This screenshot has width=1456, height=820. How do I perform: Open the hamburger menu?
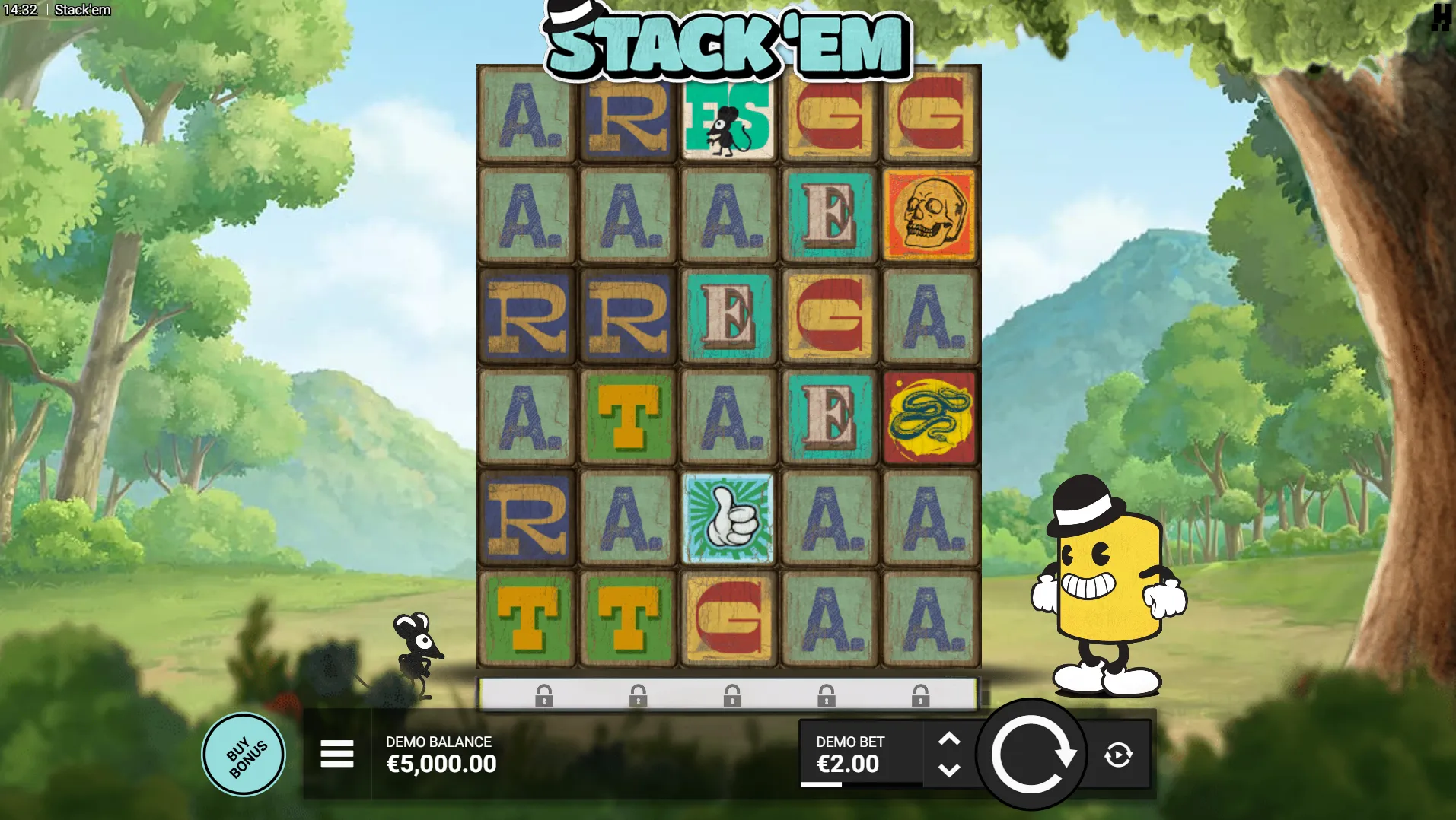(x=336, y=754)
